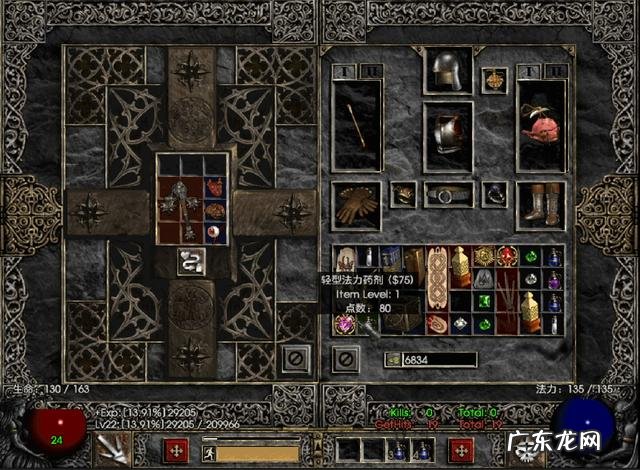Select the equipped belt slot

447,194
